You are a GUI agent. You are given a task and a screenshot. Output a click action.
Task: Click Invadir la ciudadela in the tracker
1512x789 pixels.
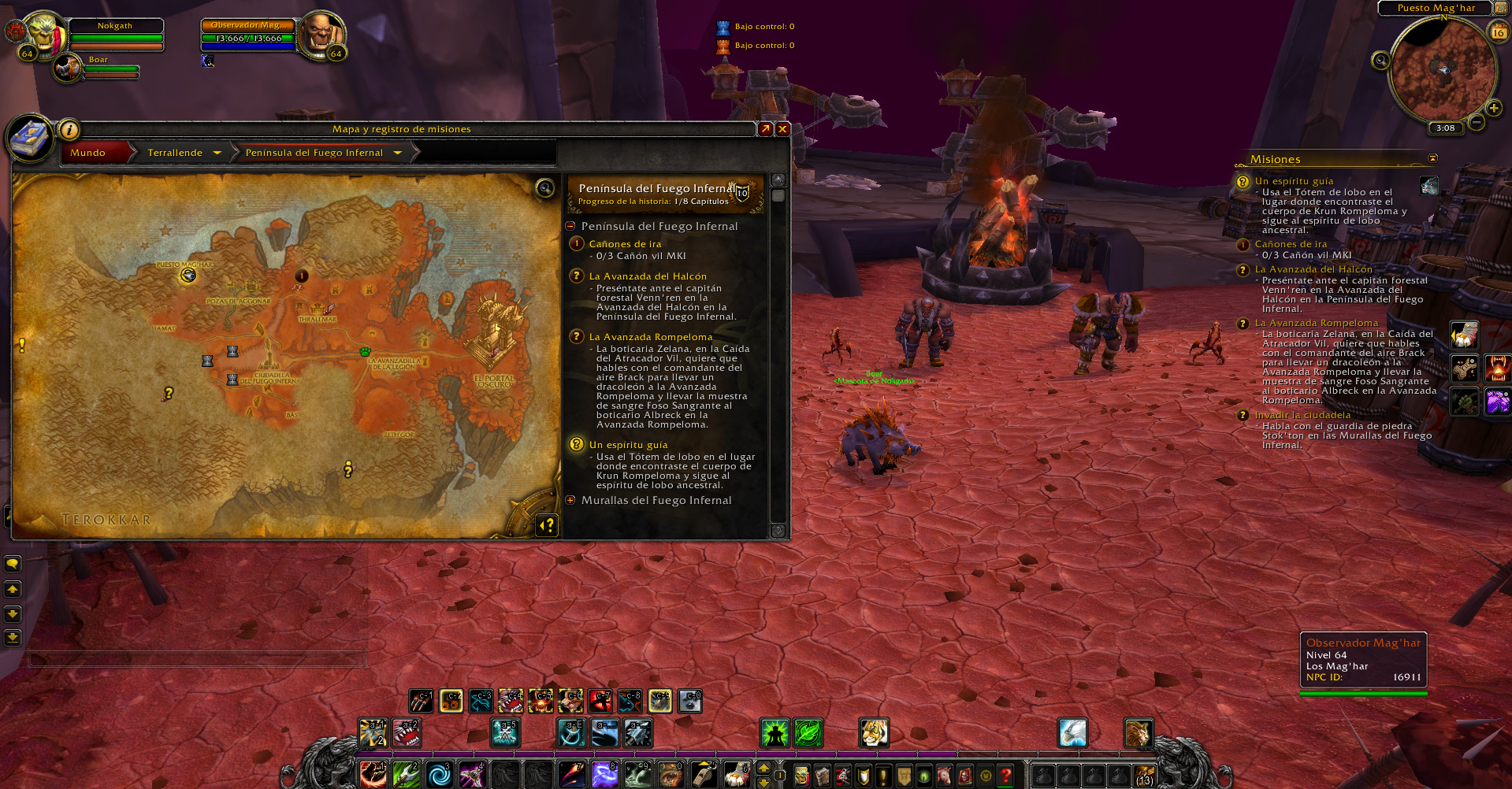(1302, 415)
